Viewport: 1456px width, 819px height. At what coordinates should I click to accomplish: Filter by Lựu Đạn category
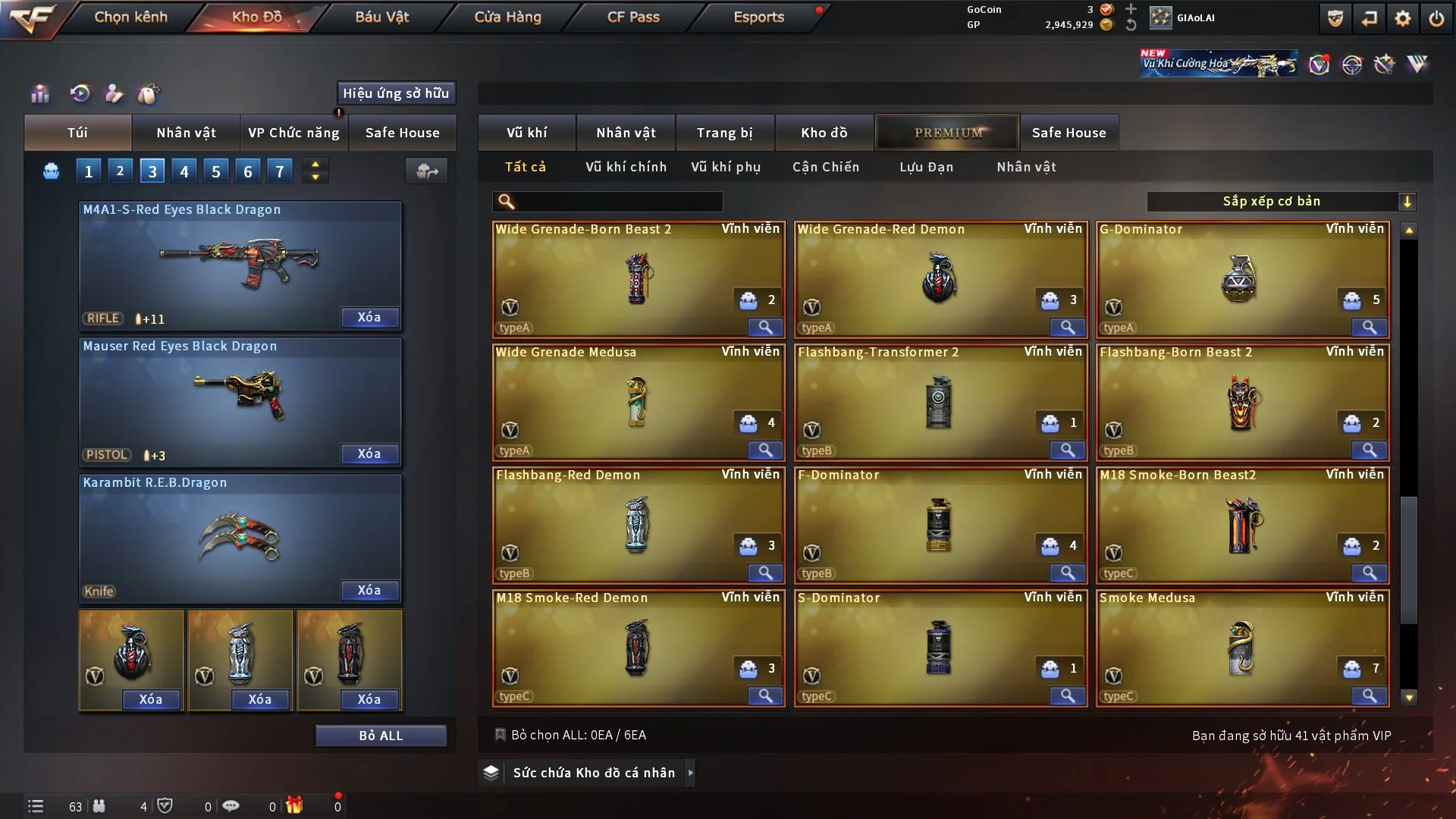tap(926, 167)
